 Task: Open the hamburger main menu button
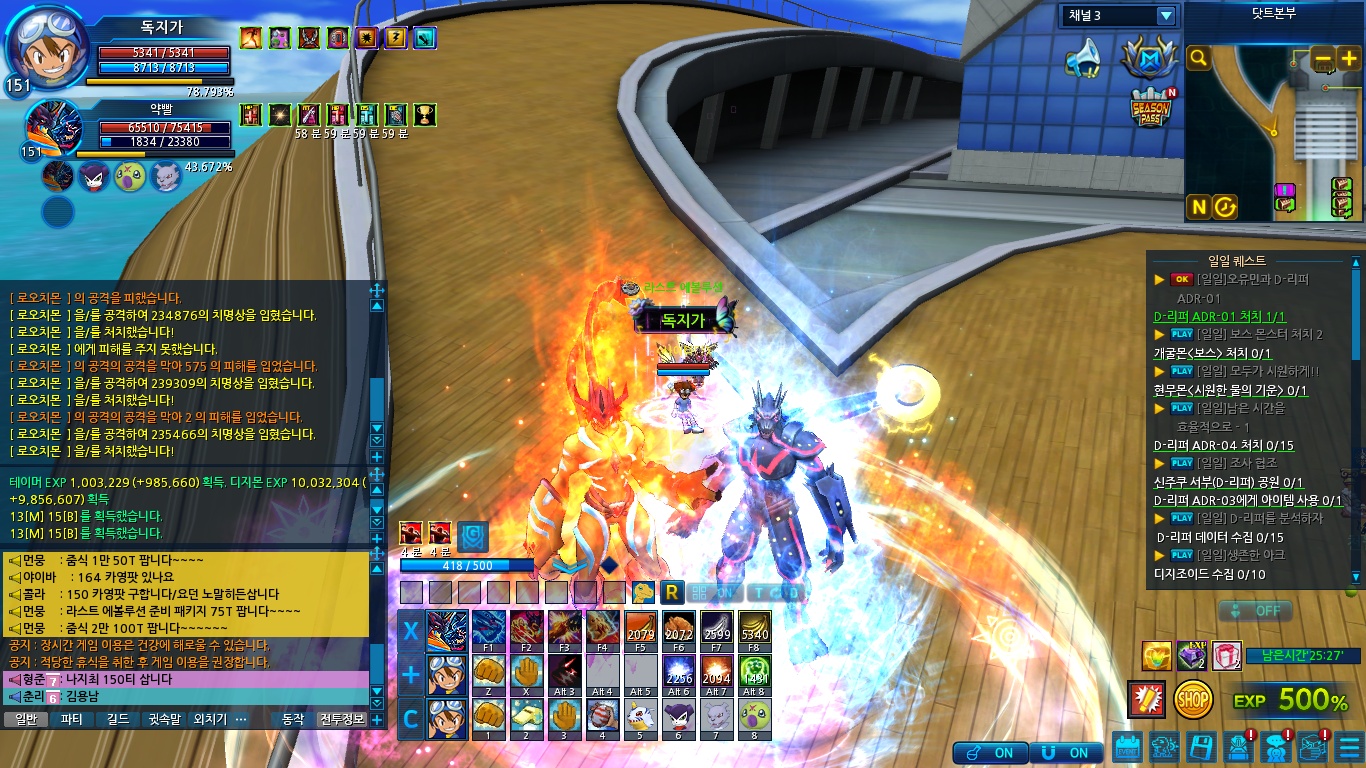(1349, 747)
